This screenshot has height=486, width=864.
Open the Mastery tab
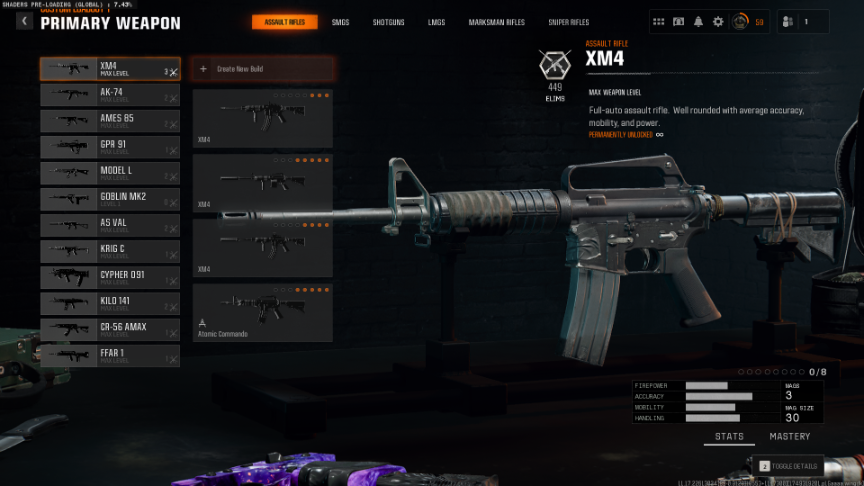point(789,437)
